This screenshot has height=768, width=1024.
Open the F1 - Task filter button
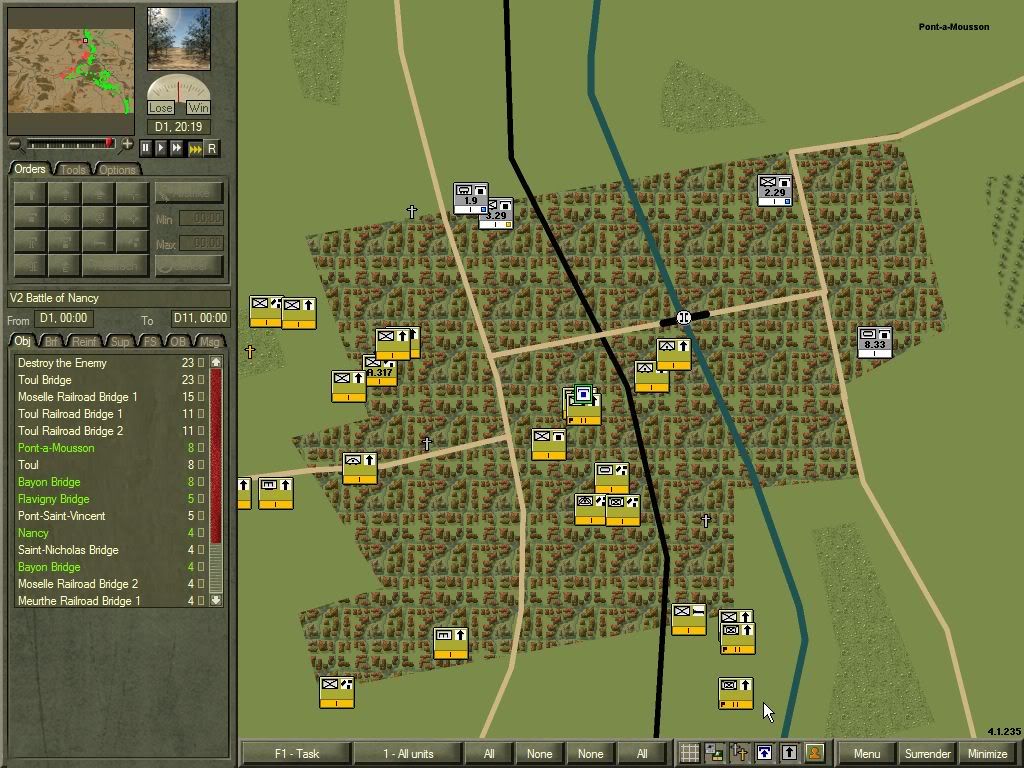point(296,753)
